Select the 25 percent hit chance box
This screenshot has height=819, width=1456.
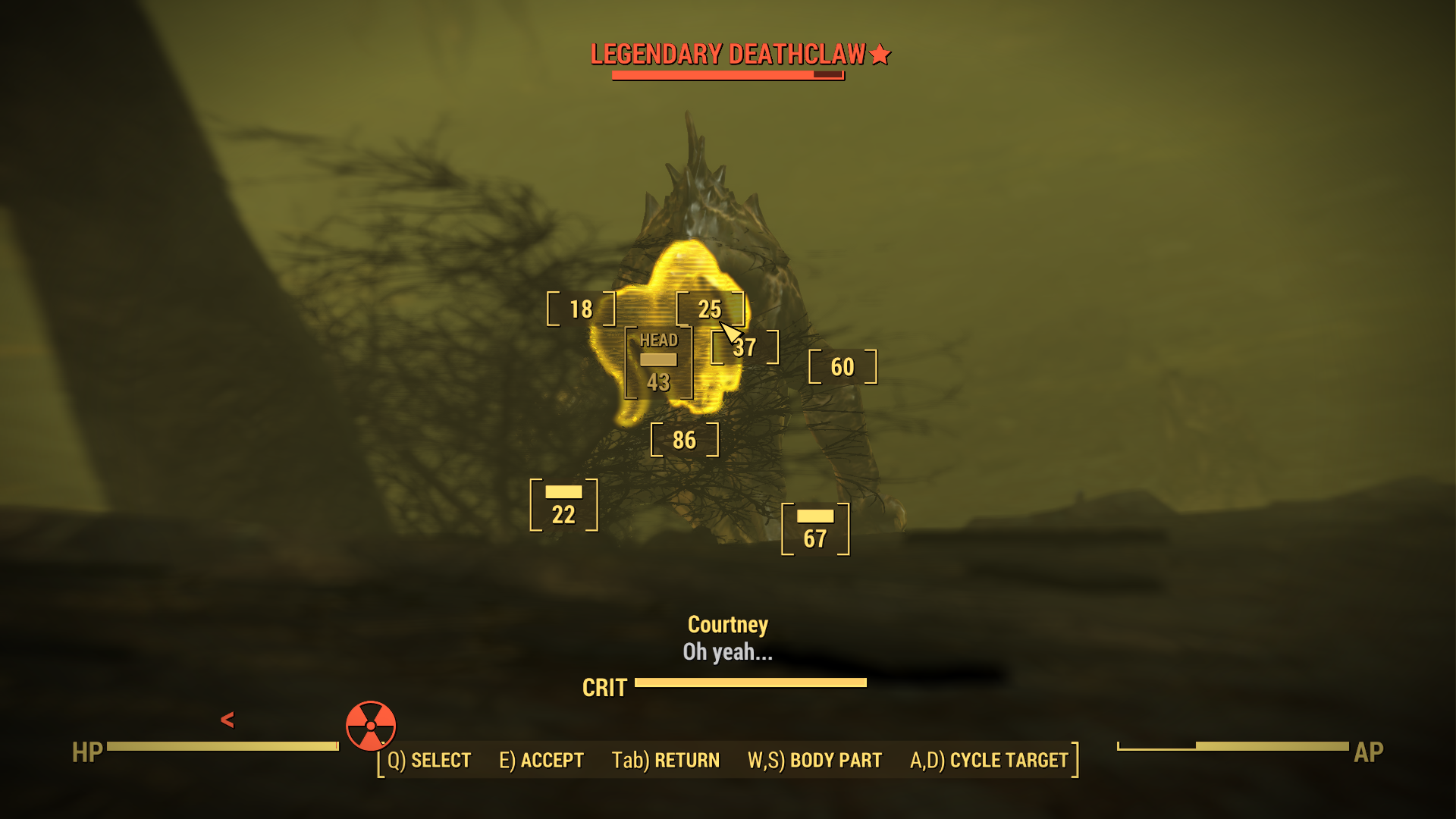pyautogui.click(x=709, y=309)
